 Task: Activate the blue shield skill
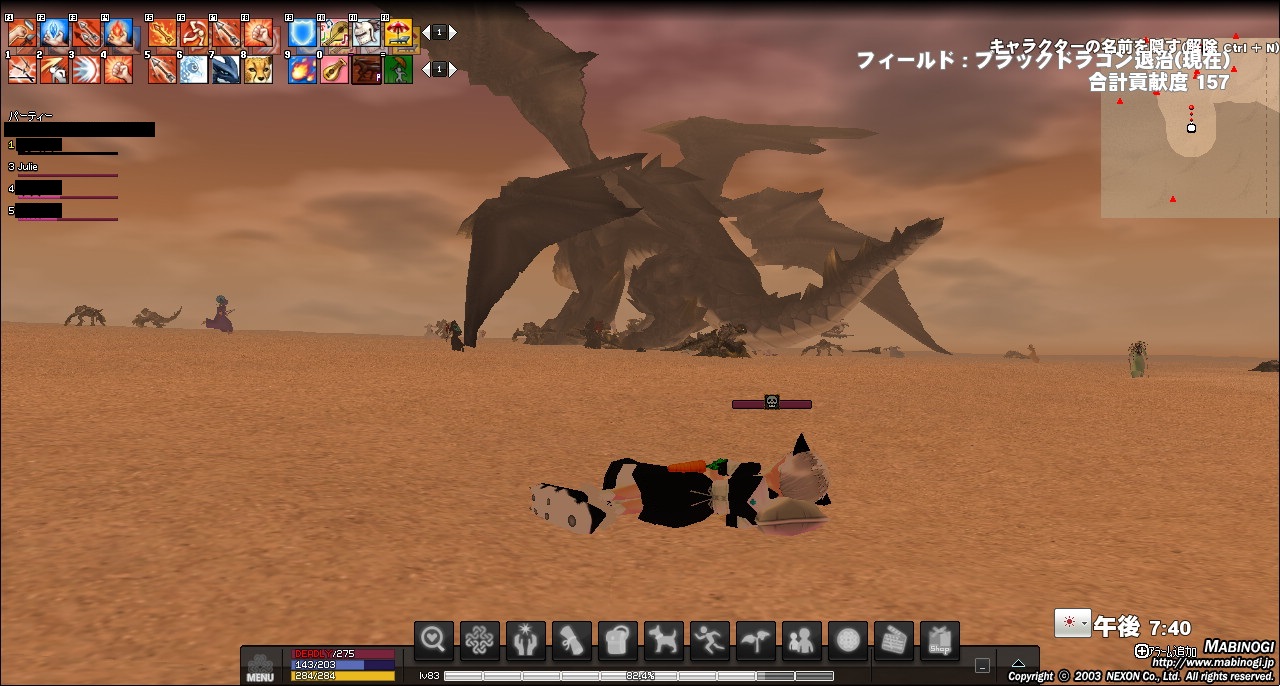[303, 34]
